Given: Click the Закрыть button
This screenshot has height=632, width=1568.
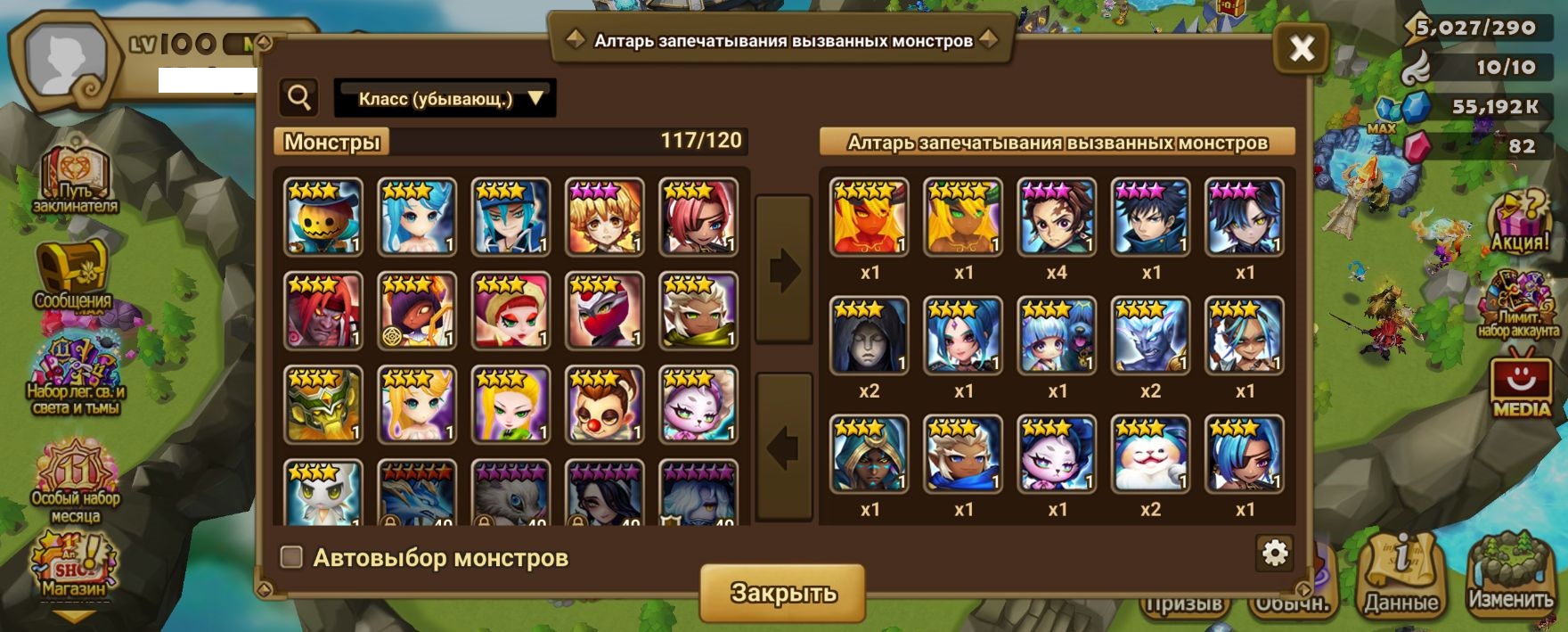Looking at the screenshot, I should click(x=782, y=593).
